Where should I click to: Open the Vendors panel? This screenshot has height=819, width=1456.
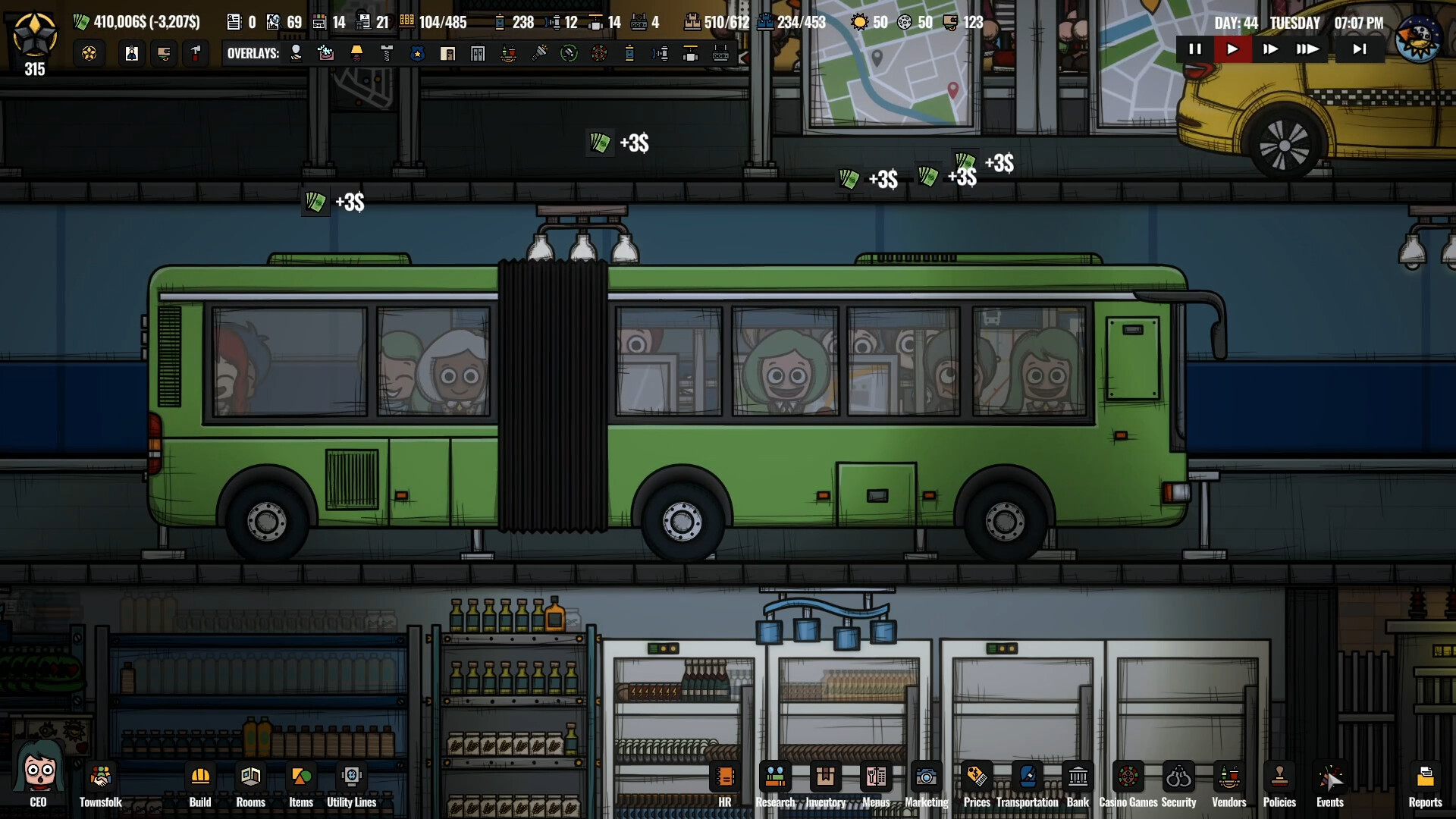[x=1228, y=777]
